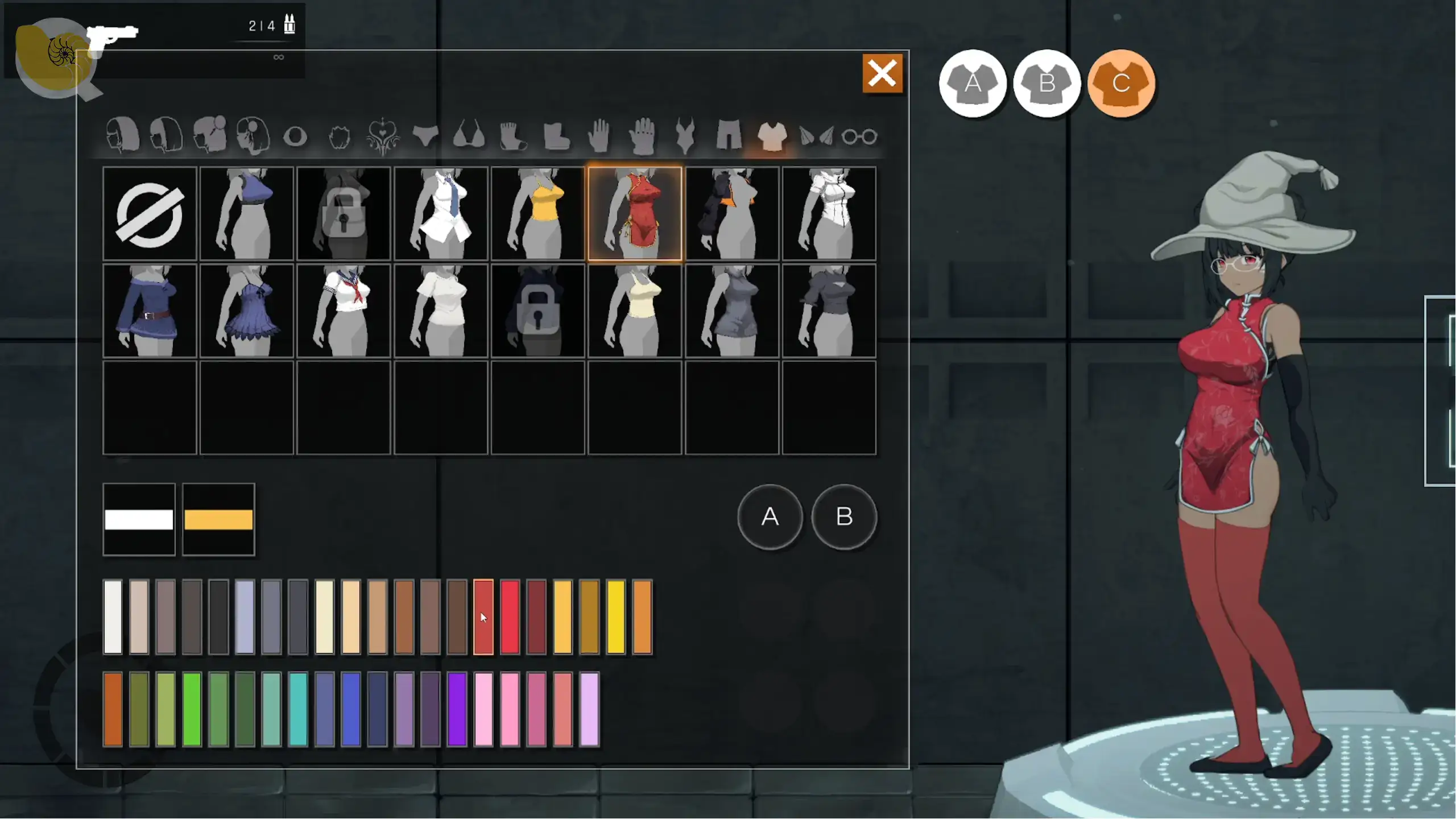Pick the vivid purple color swatch
Viewport: 1456px width, 819px height.
pyautogui.click(x=457, y=709)
